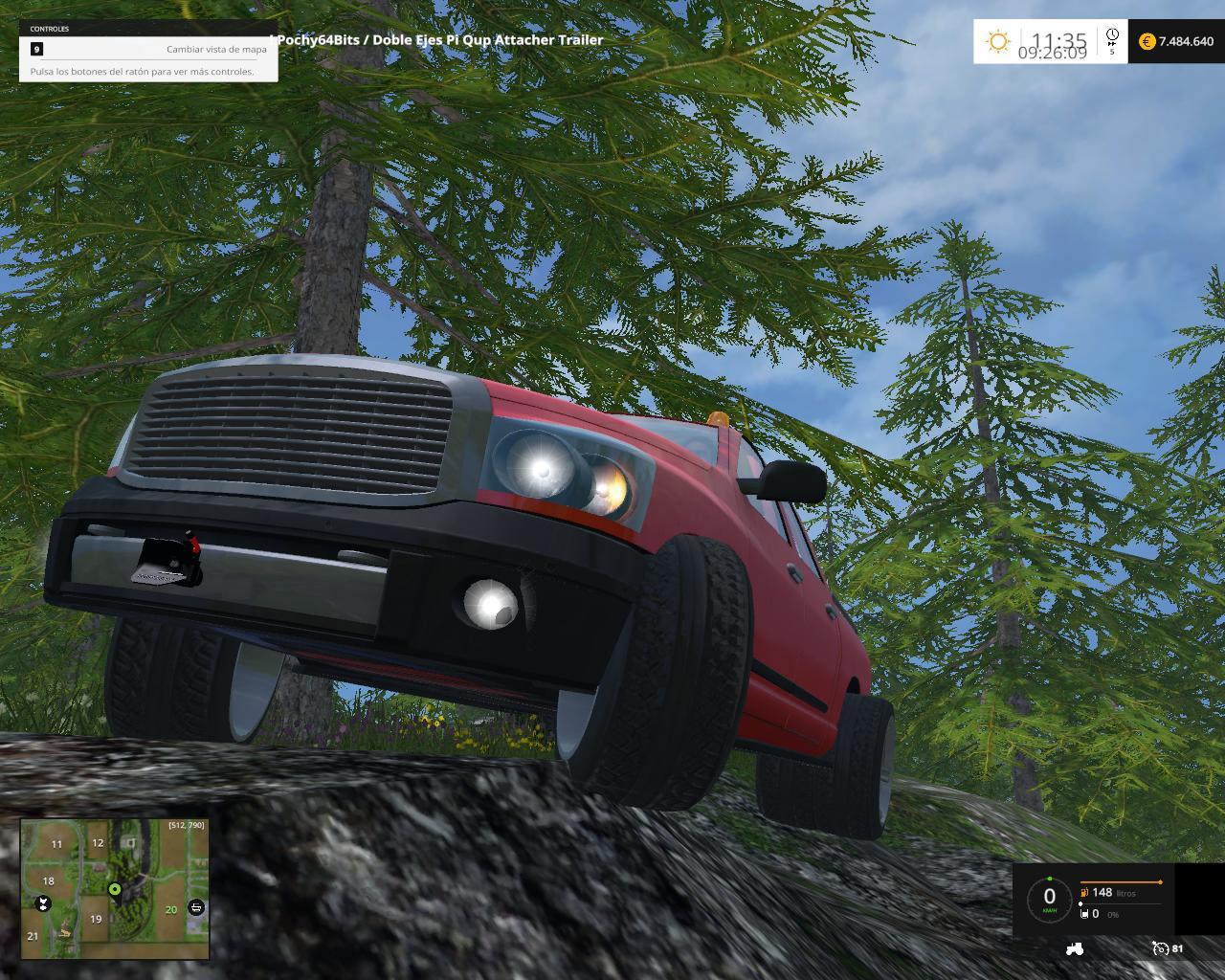The height and width of the screenshot is (980, 1225).
Task: Click the time scale clock icon
Action: tap(1112, 36)
